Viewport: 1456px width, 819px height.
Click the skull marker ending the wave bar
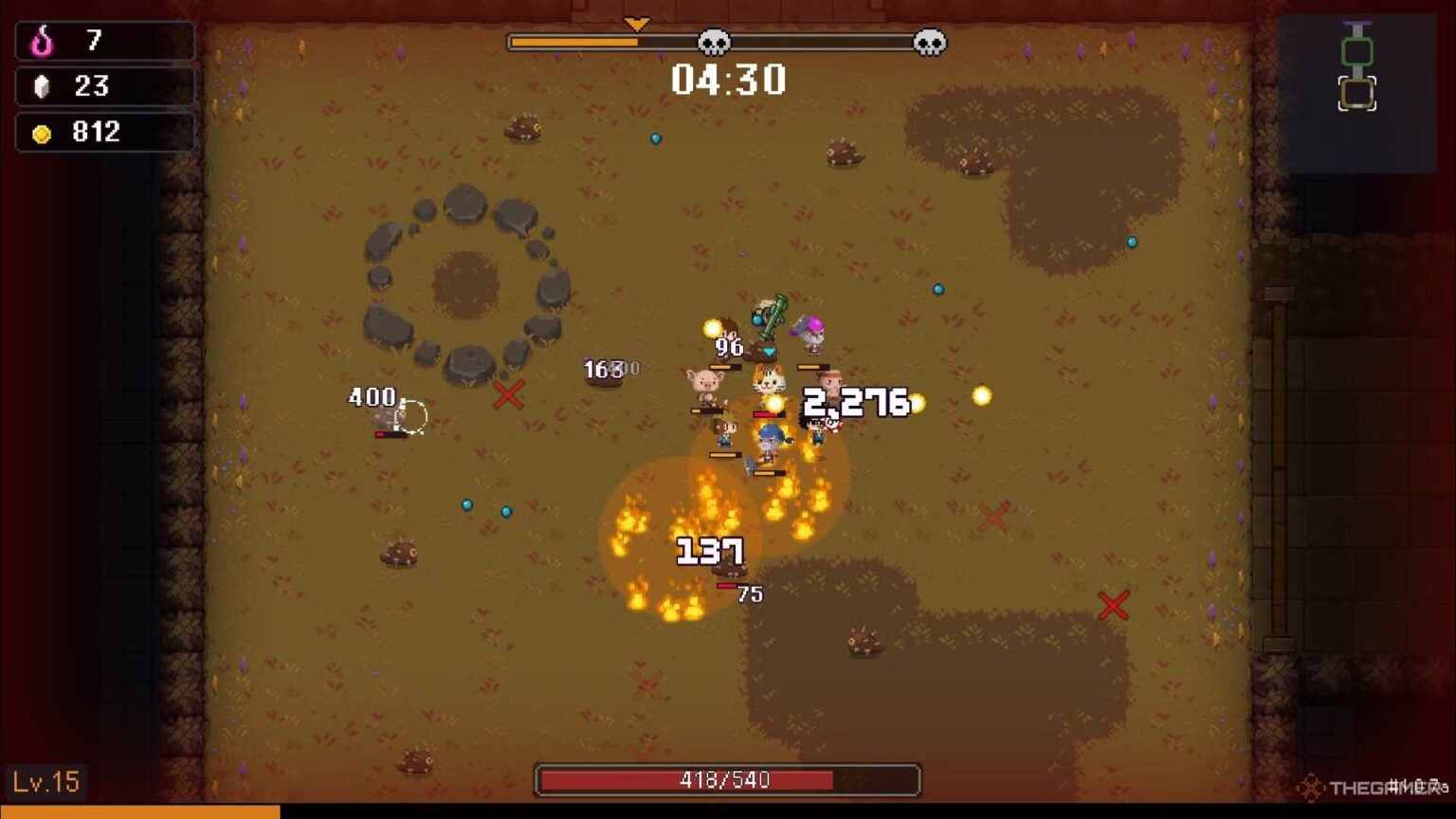point(929,43)
